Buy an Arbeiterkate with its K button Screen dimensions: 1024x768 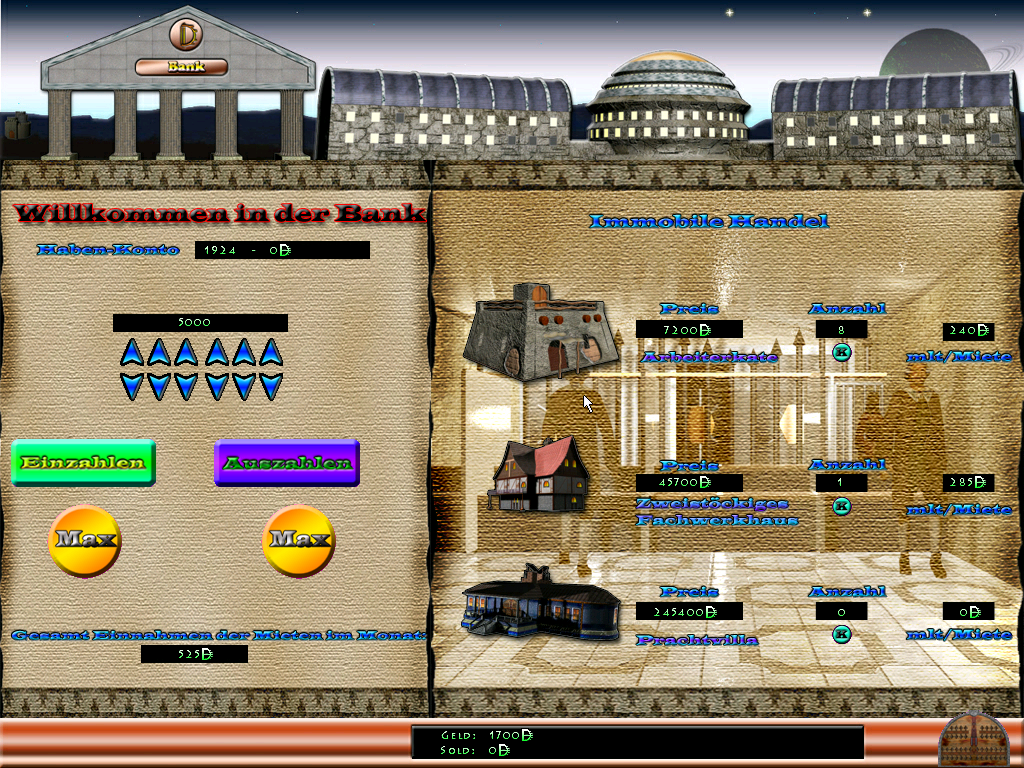(841, 351)
